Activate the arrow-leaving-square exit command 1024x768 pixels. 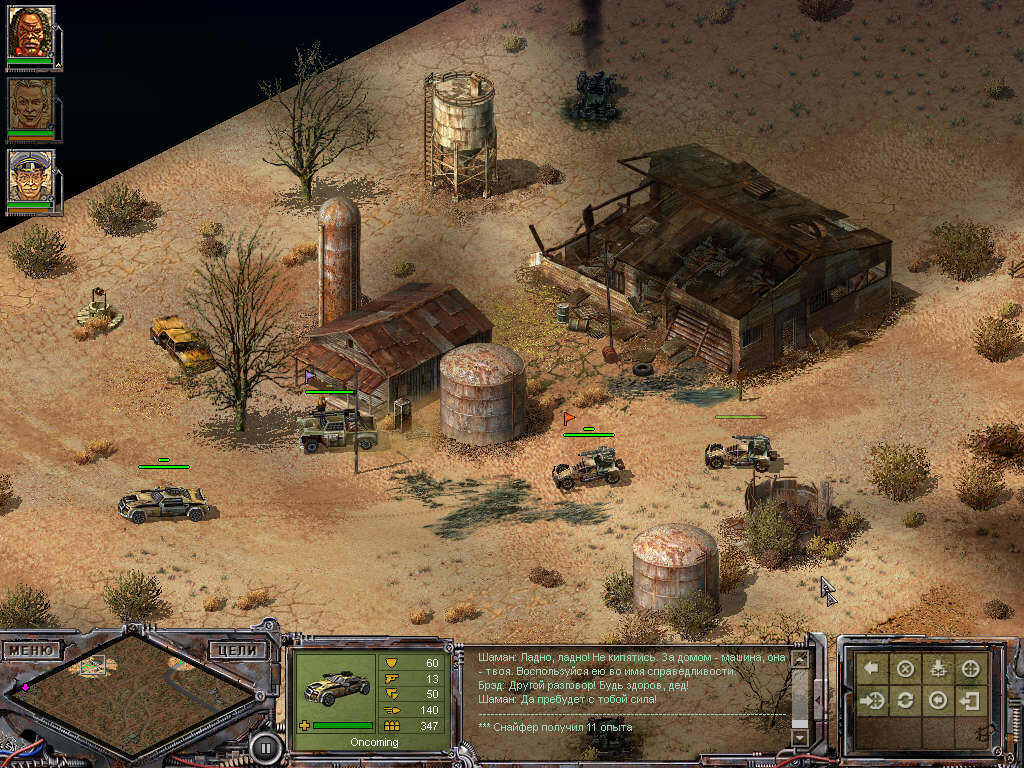(971, 700)
